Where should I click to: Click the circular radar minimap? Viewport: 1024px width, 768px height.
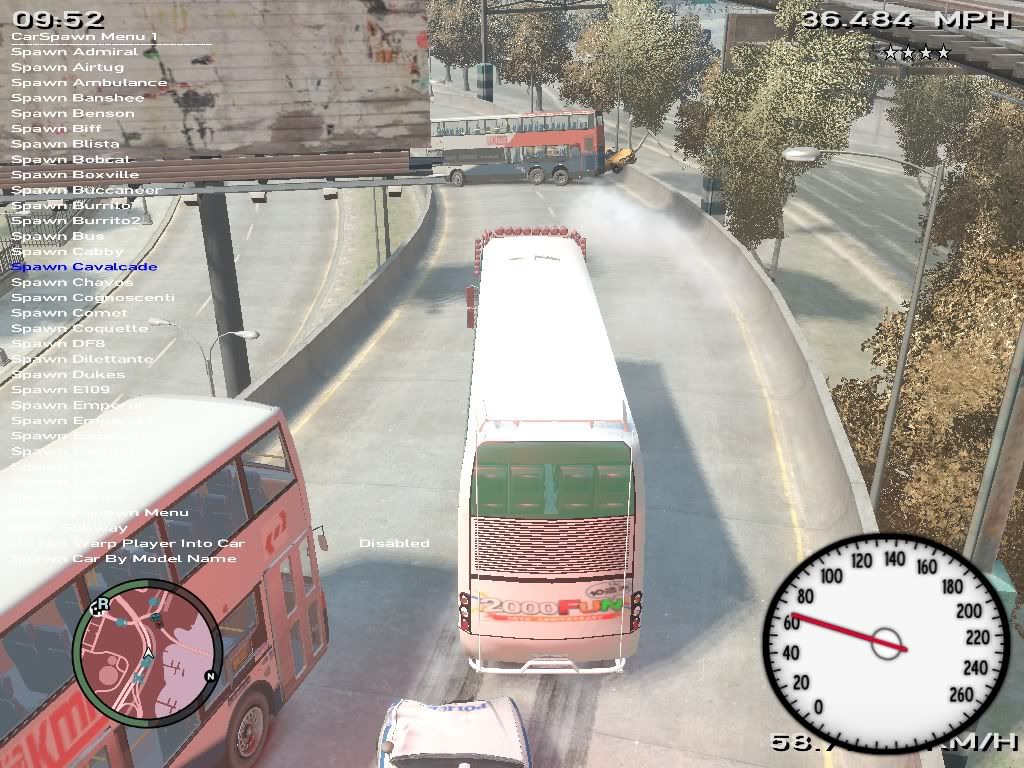coord(147,652)
